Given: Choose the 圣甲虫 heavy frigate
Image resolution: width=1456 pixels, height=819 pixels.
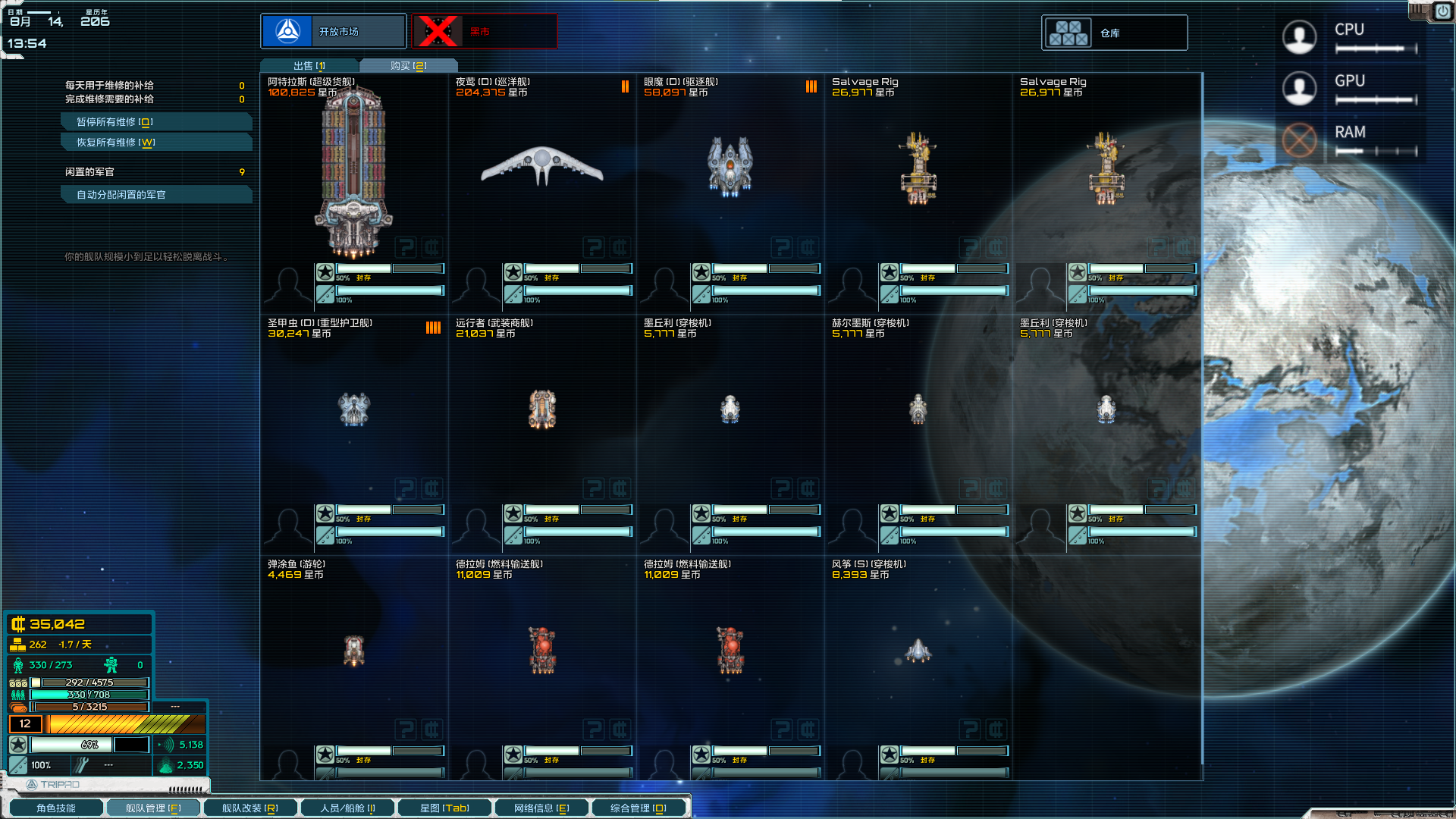Looking at the screenshot, I should [x=353, y=409].
